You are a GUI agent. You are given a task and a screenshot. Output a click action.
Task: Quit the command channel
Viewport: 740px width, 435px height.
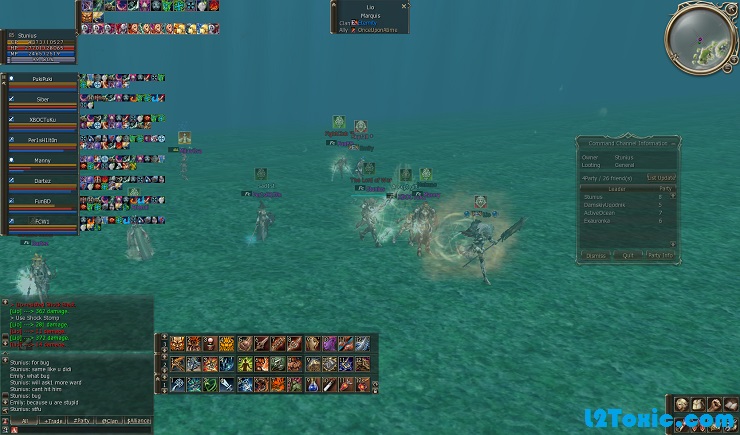click(628, 255)
